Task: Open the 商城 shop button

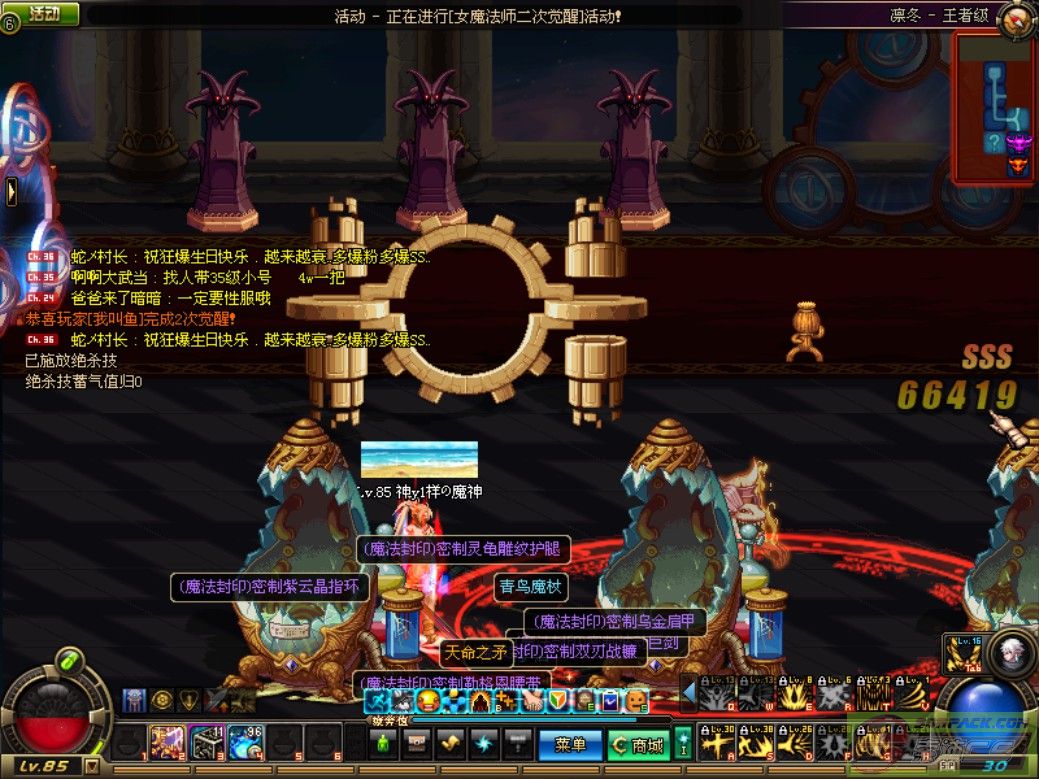Action: tap(638, 745)
